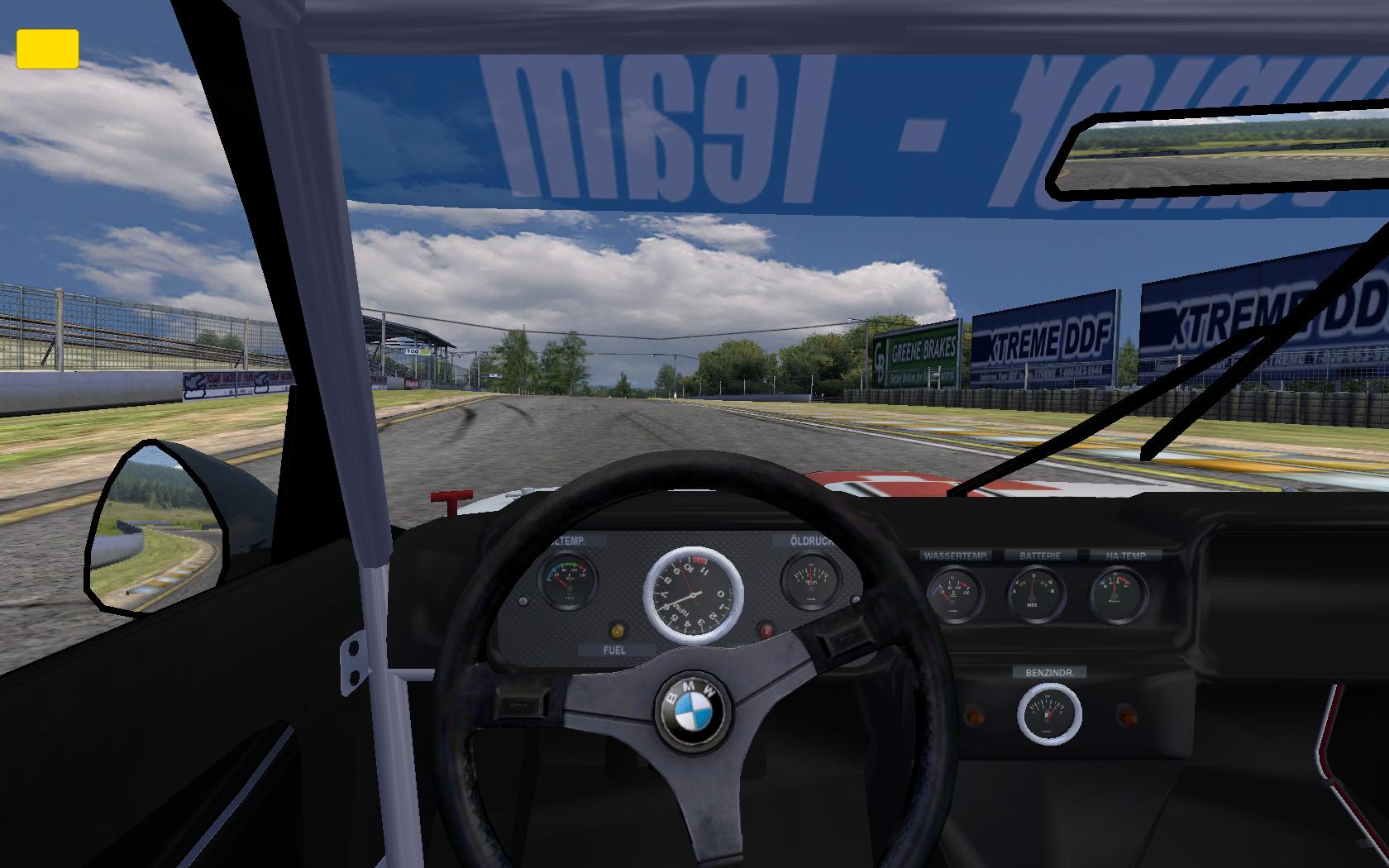Viewport: 1389px width, 868px height.
Task: Click the yellow flag indicator
Action: click(x=47, y=49)
